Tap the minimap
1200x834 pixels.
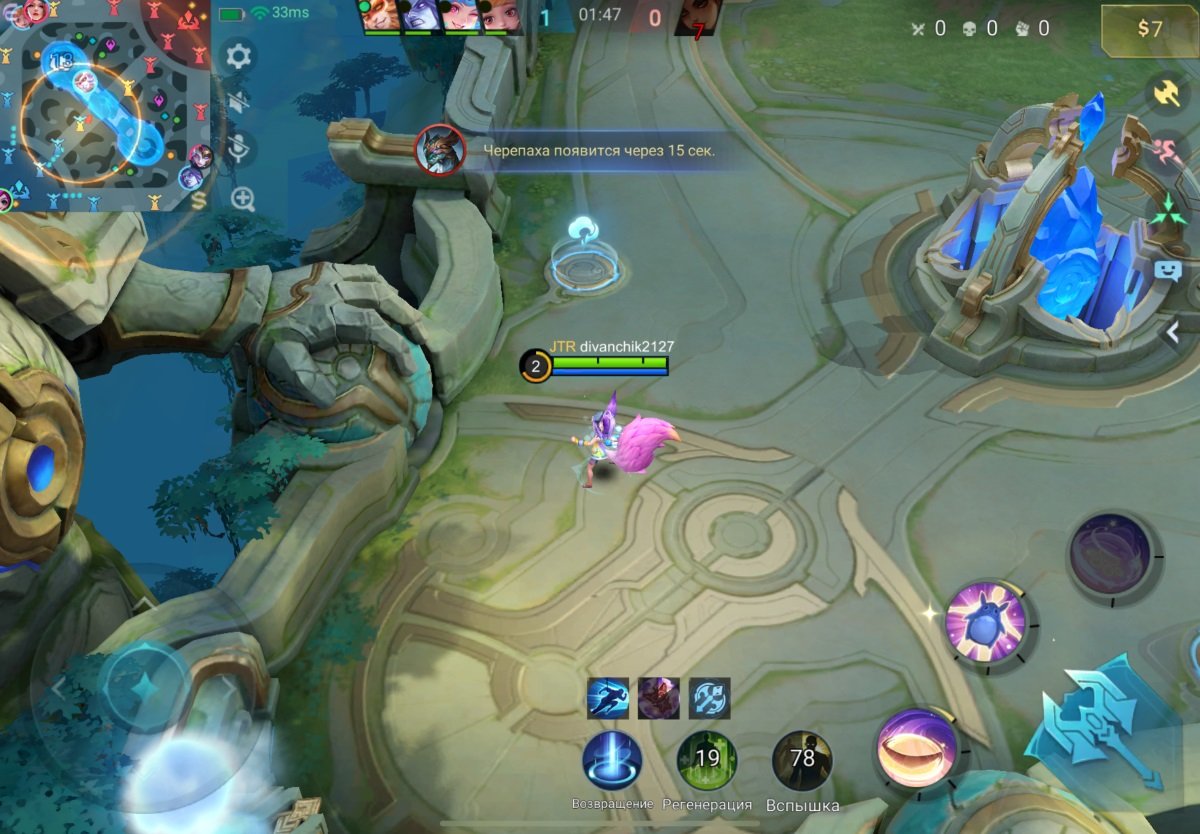104,105
